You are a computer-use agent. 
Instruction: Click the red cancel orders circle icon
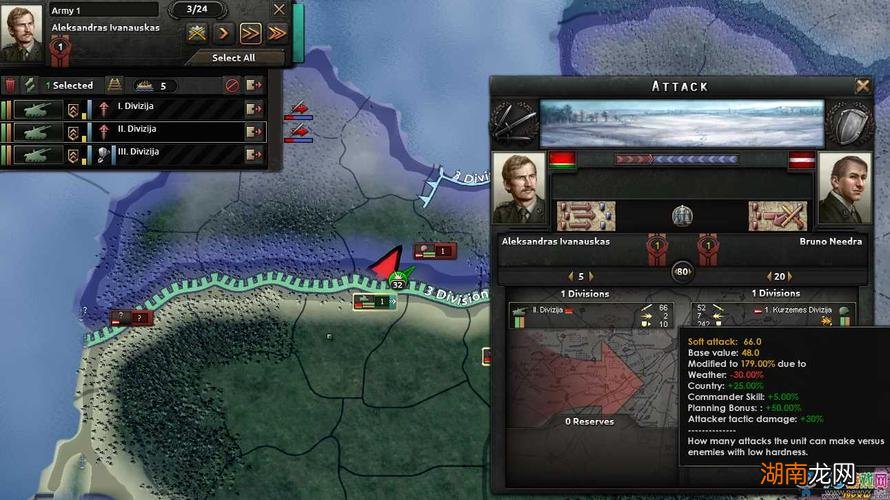click(232, 86)
